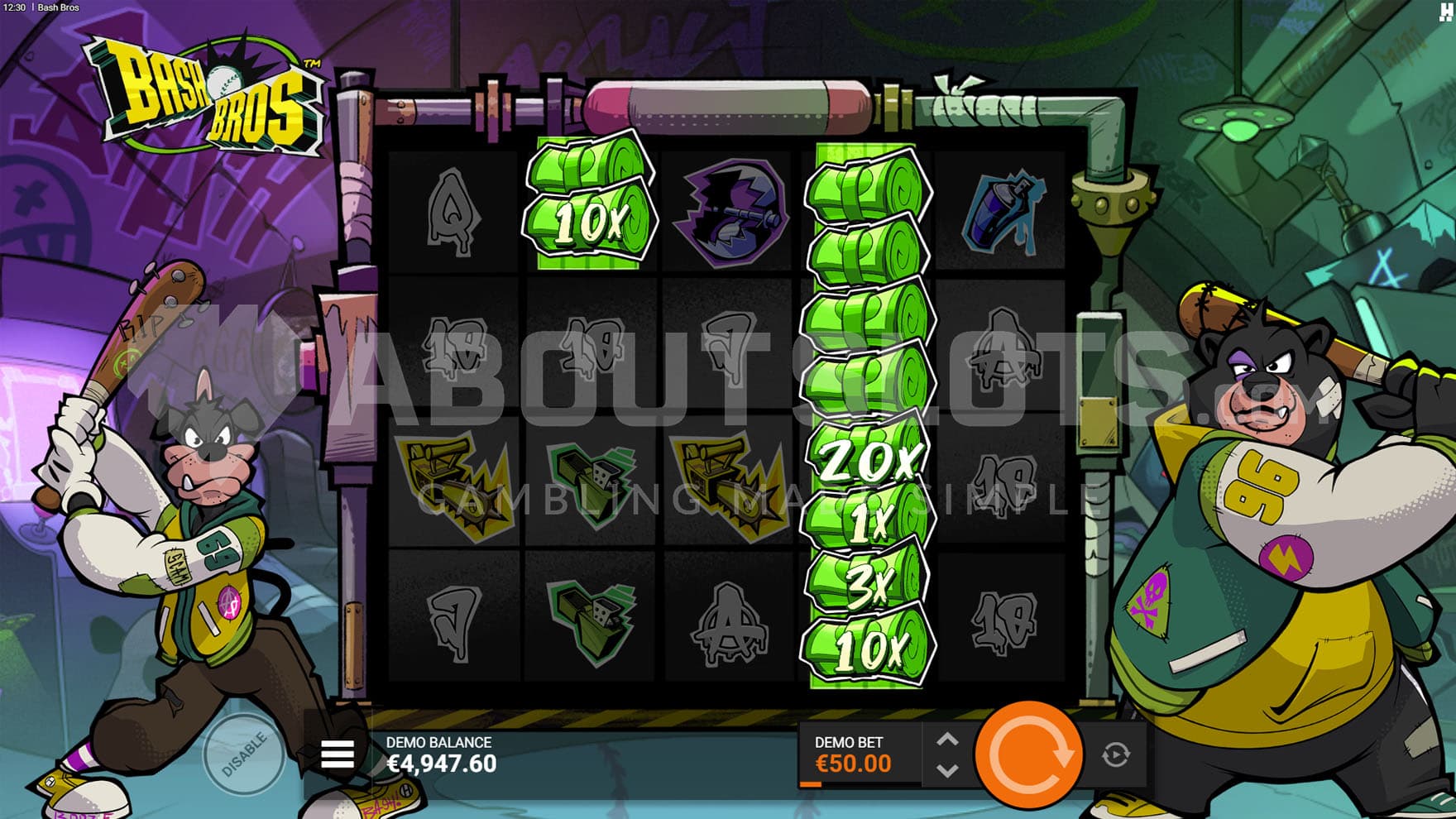This screenshot has height=819, width=1456.
Task: Open the autoplay settings
Action: click(1116, 754)
